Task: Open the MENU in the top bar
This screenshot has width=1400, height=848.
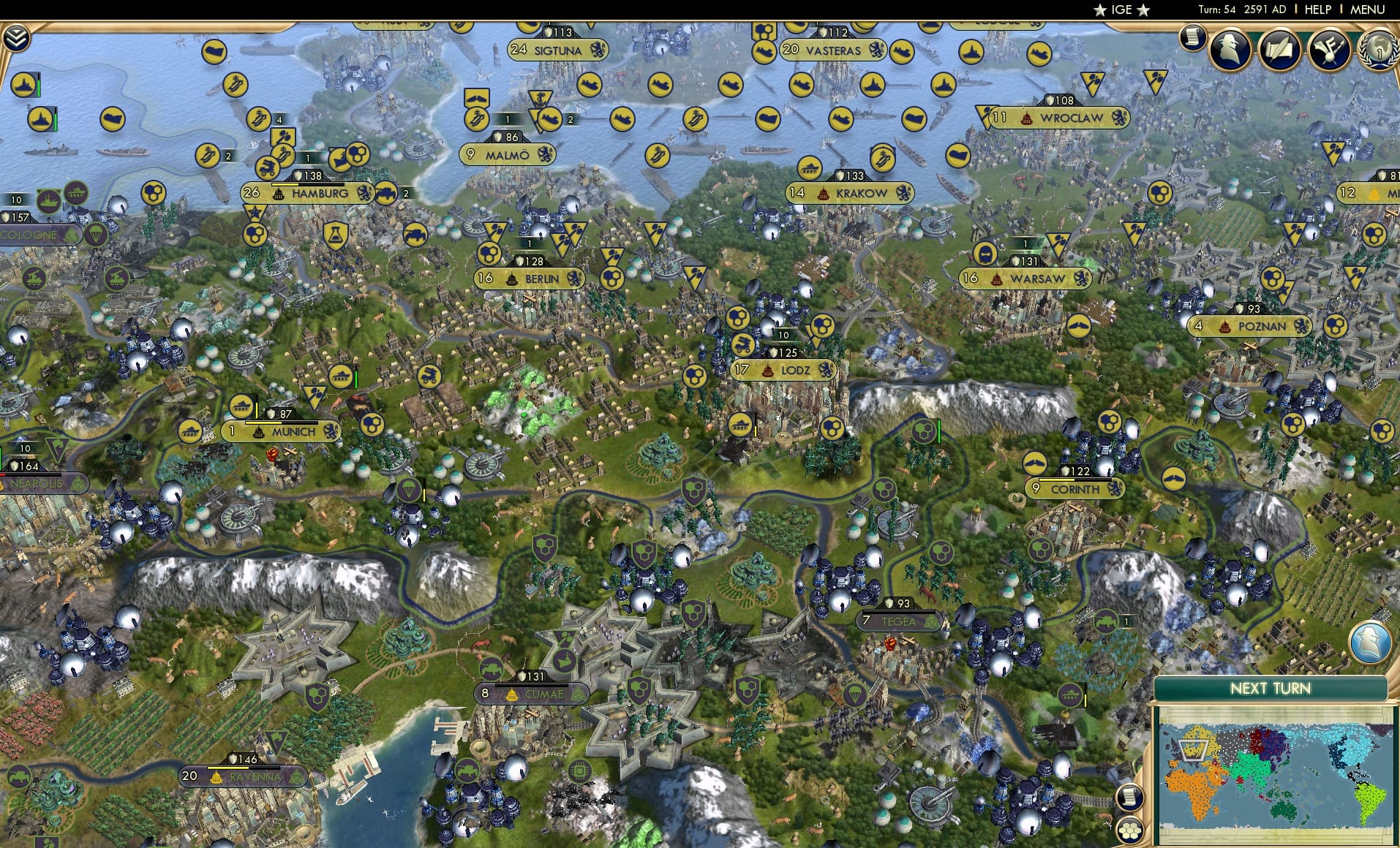Action: pos(1366,9)
